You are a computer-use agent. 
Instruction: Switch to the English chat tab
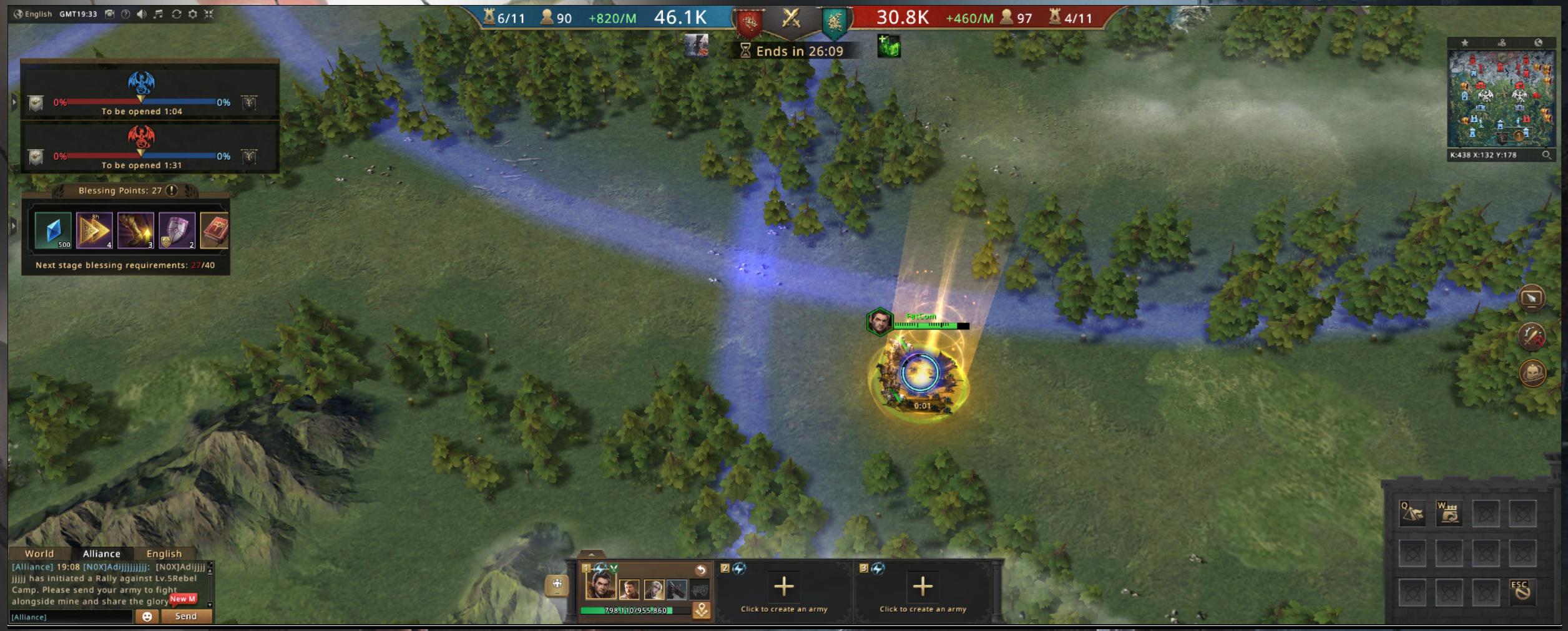coord(164,554)
